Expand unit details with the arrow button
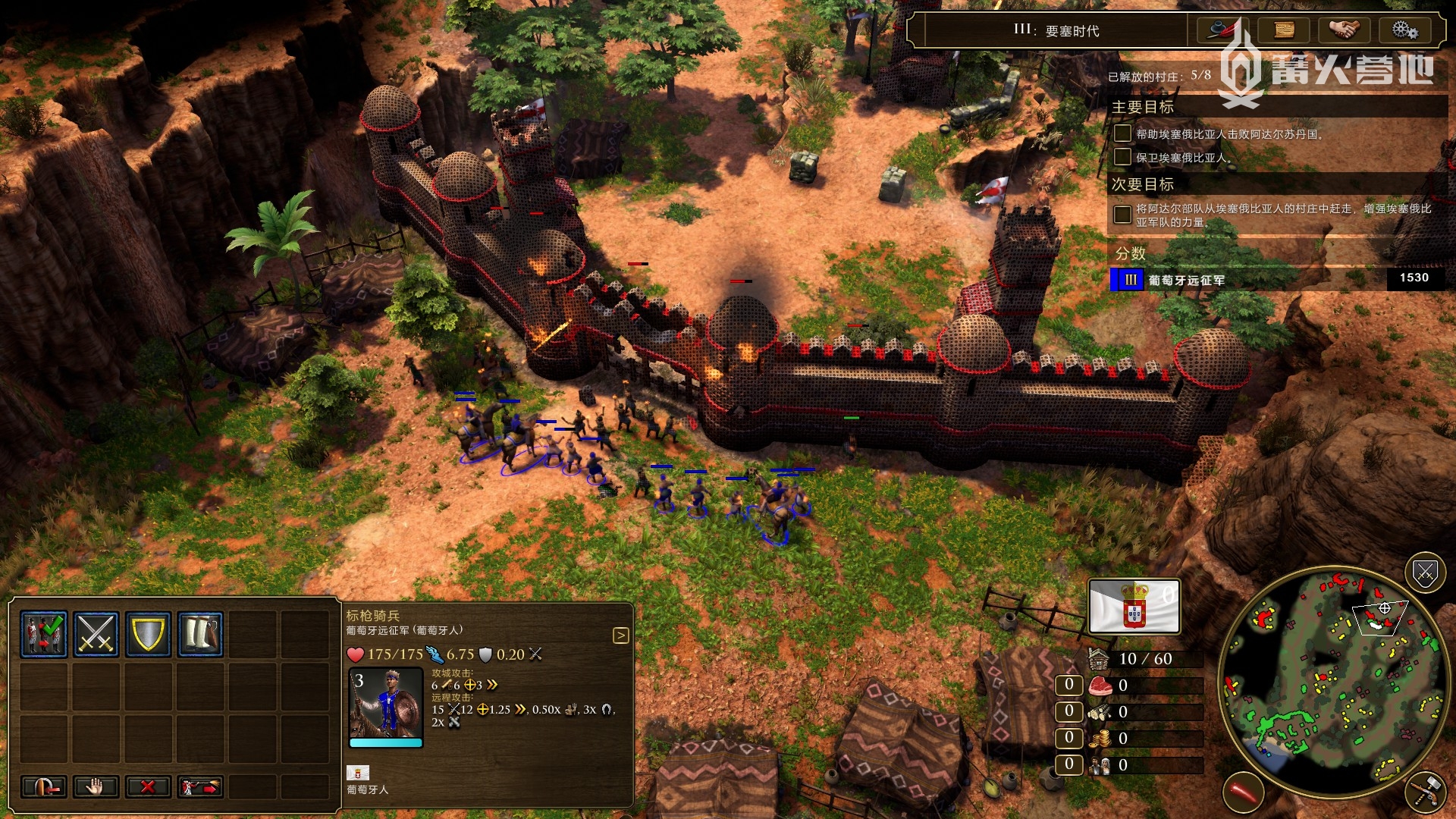 click(620, 635)
